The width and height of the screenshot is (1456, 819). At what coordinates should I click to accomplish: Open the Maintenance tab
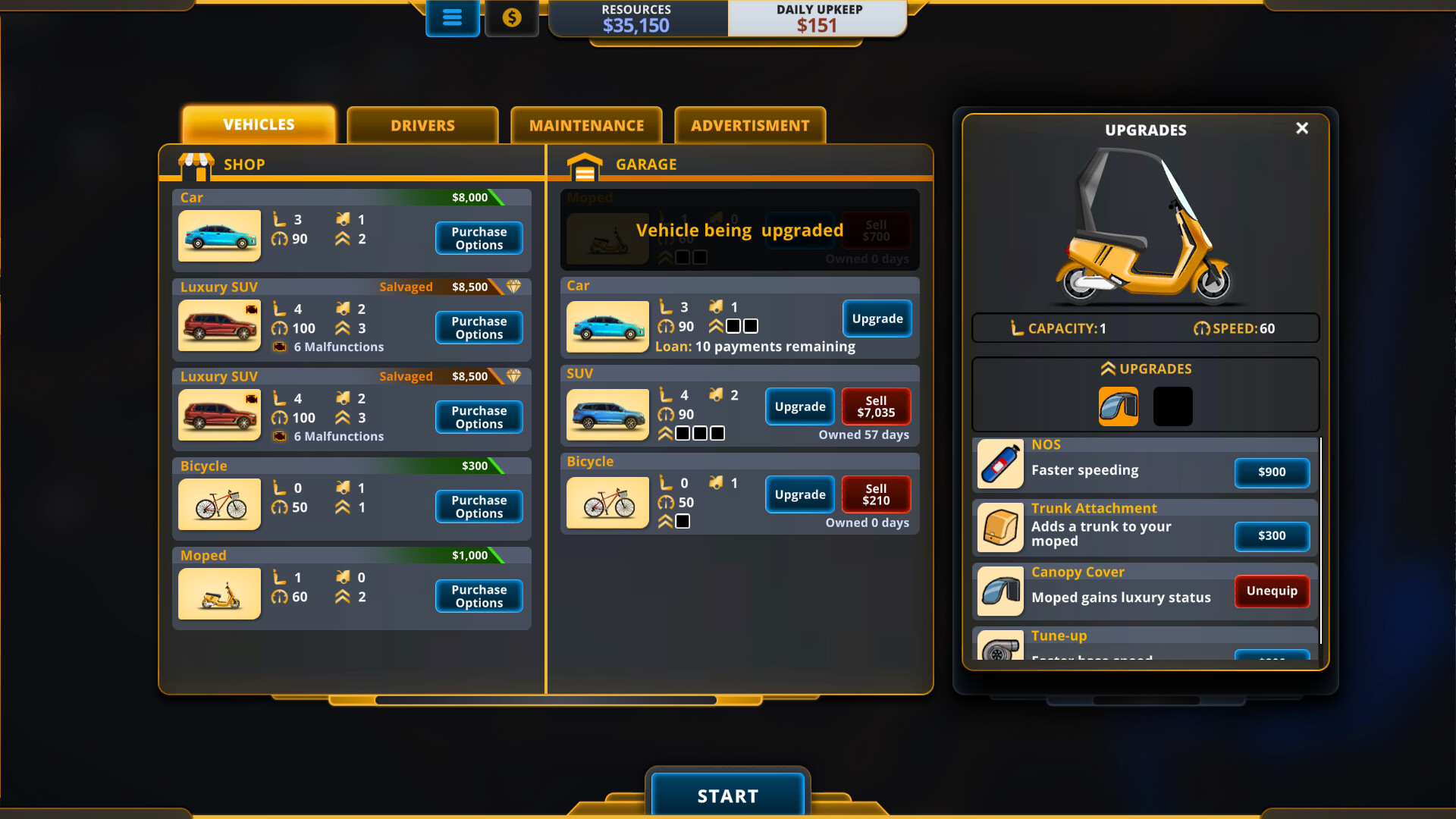click(x=586, y=125)
